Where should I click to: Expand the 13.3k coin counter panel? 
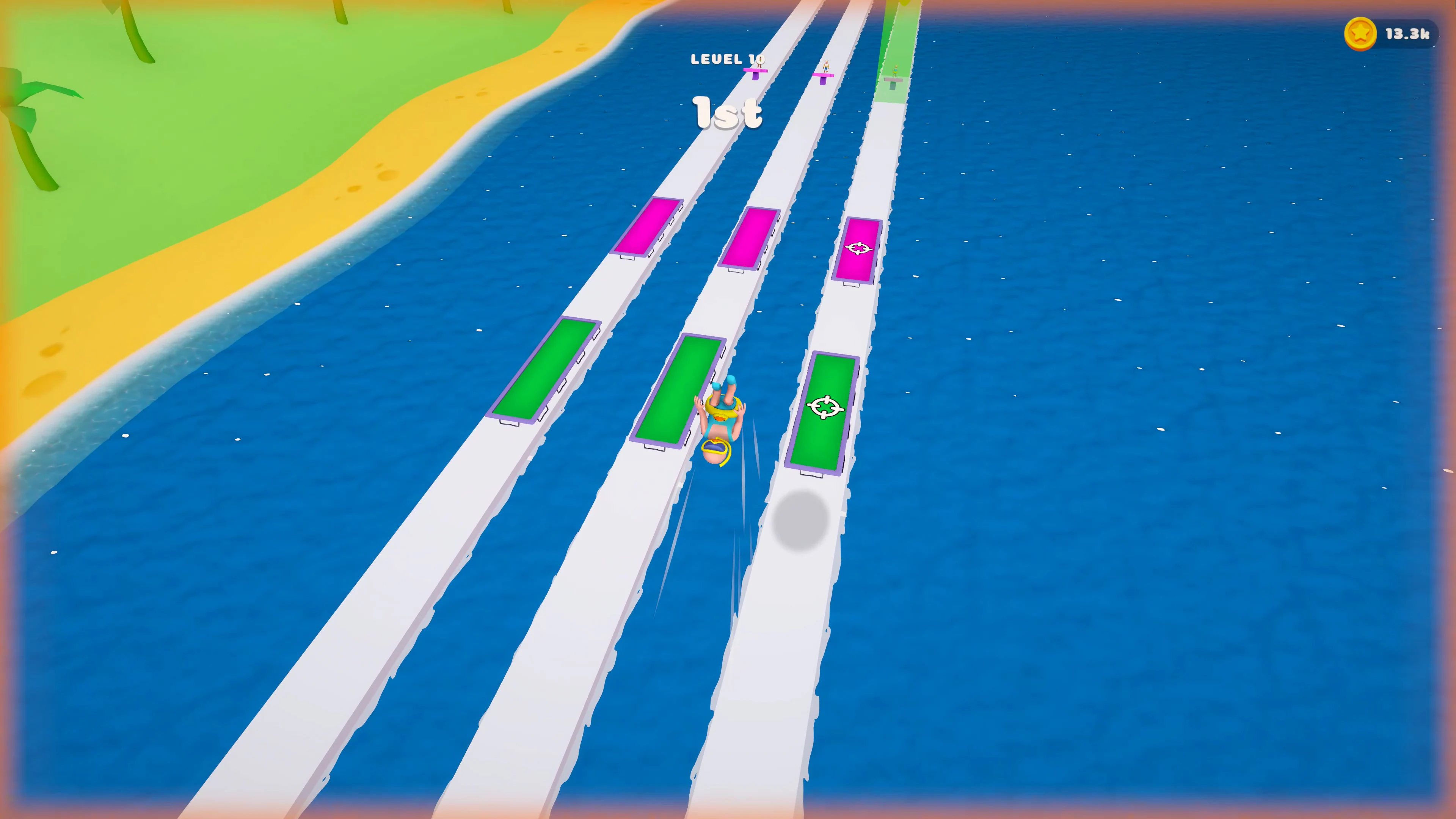coord(1396,35)
